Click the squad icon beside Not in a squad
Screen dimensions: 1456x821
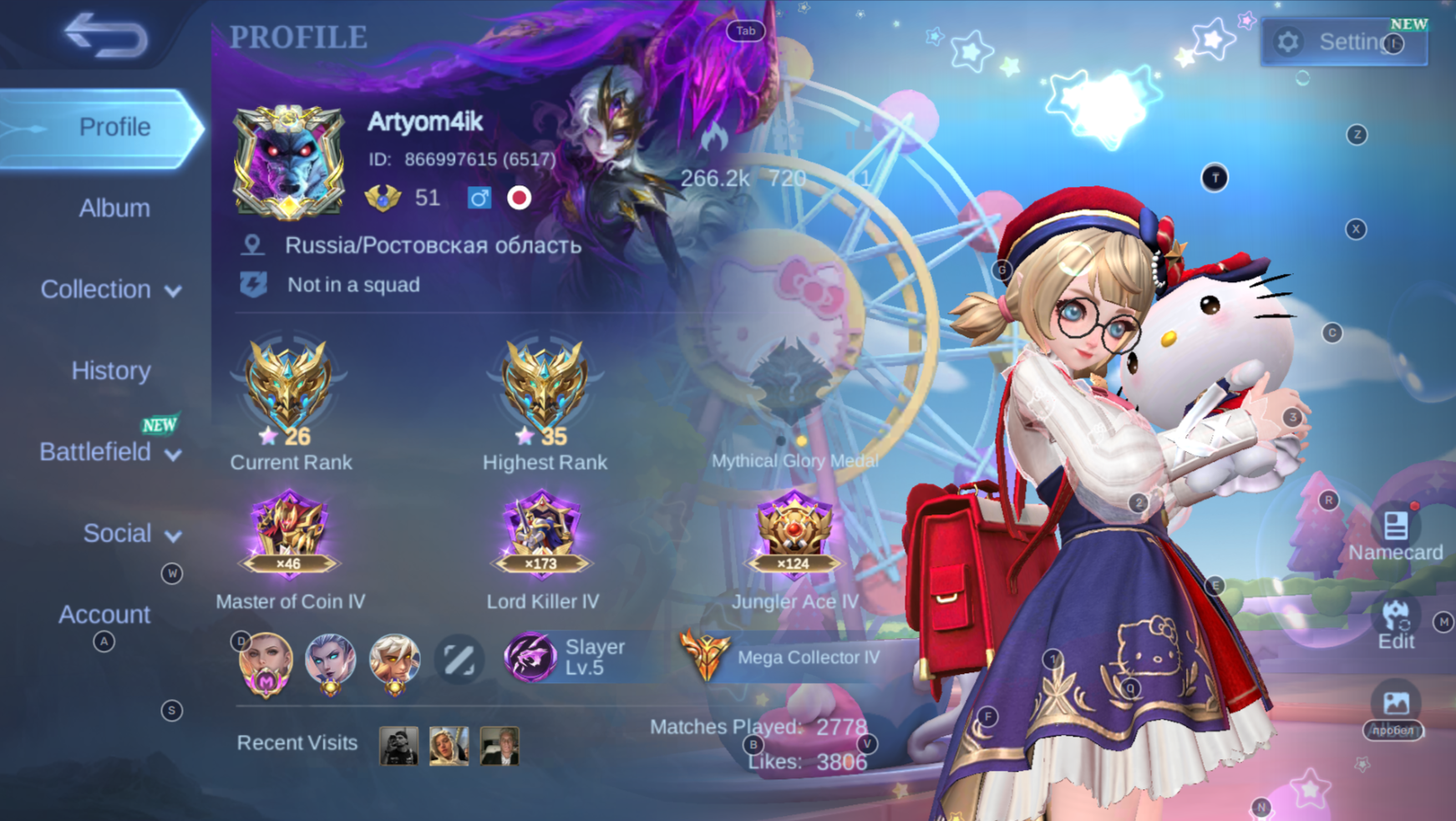253,285
